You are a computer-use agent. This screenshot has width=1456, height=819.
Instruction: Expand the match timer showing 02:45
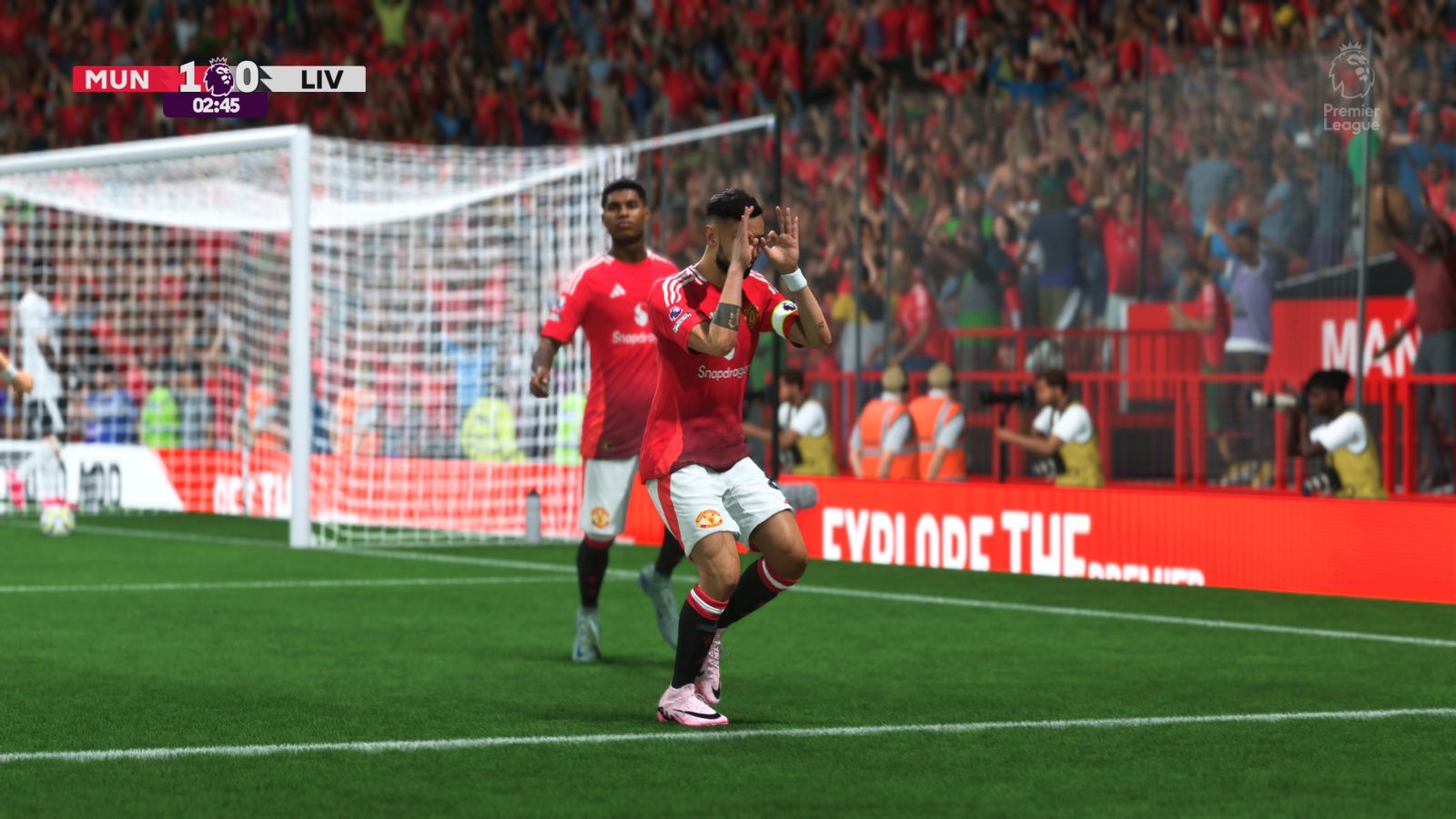click(217, 105)
